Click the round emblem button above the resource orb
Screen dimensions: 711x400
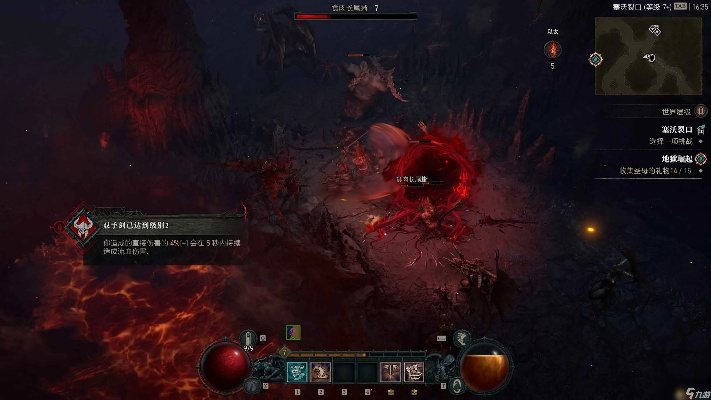[x=462, y=337]
